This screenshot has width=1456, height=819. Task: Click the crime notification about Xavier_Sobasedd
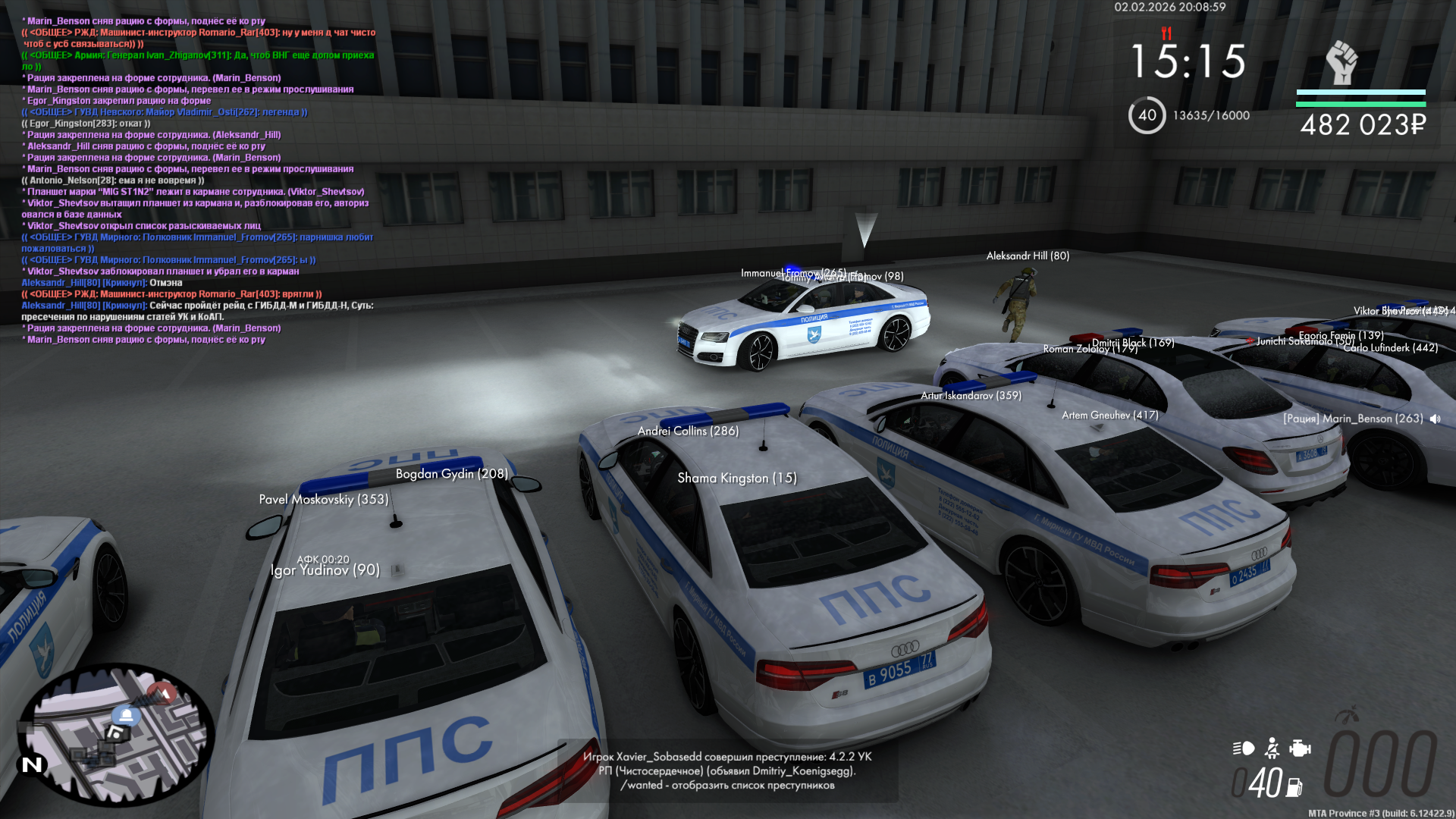coord(727,770)
